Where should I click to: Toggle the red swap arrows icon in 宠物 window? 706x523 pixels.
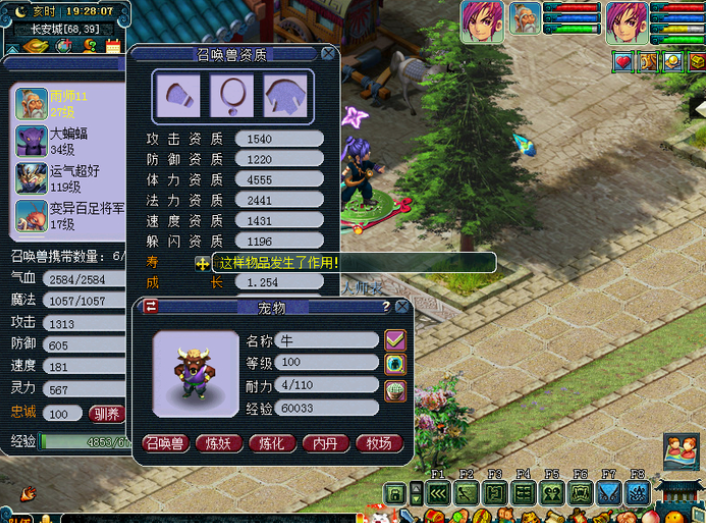pyautogui.click(x=151, y=307)
